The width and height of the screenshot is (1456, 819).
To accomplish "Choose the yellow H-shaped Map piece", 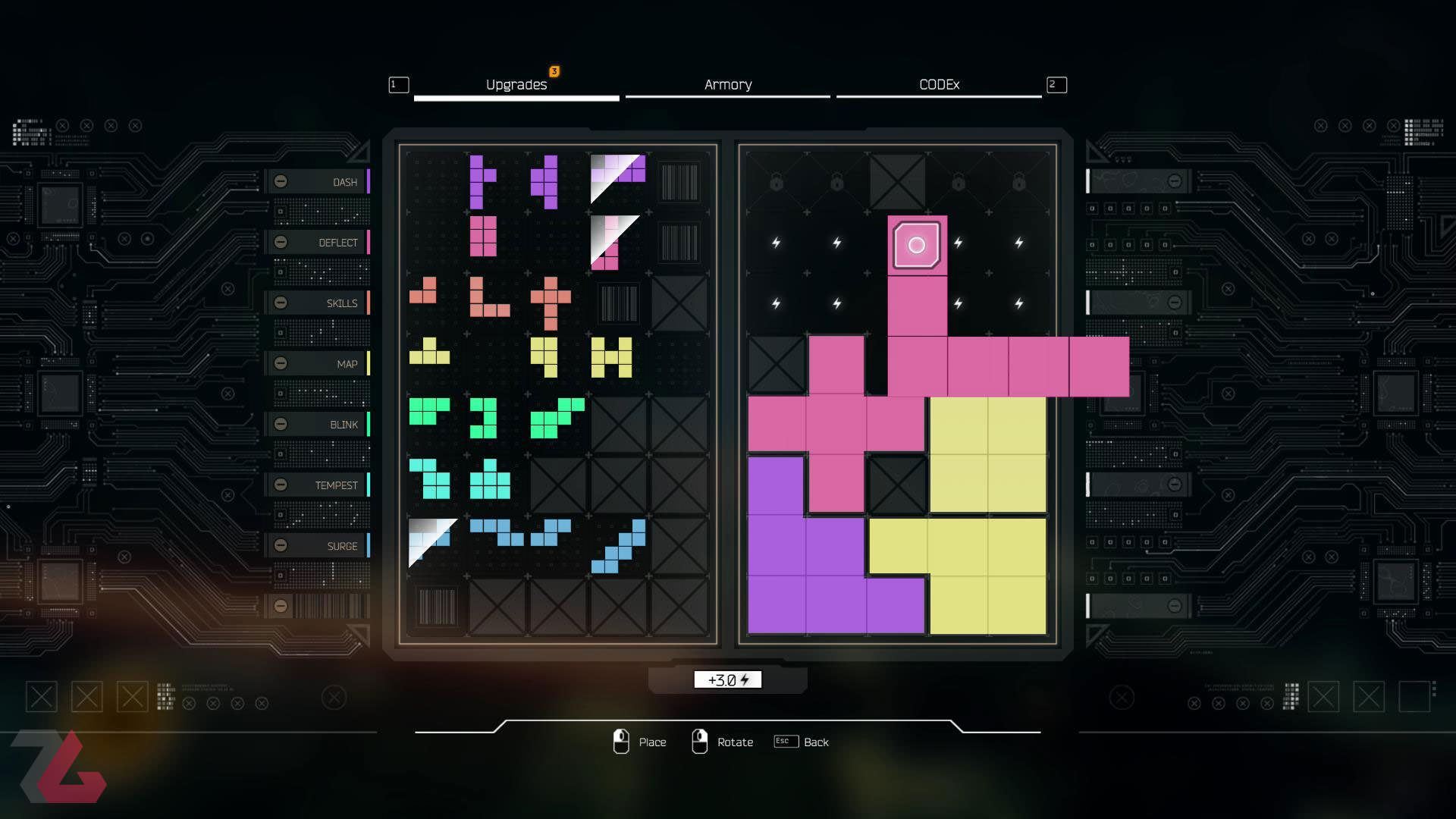I will tap(611, 357).
